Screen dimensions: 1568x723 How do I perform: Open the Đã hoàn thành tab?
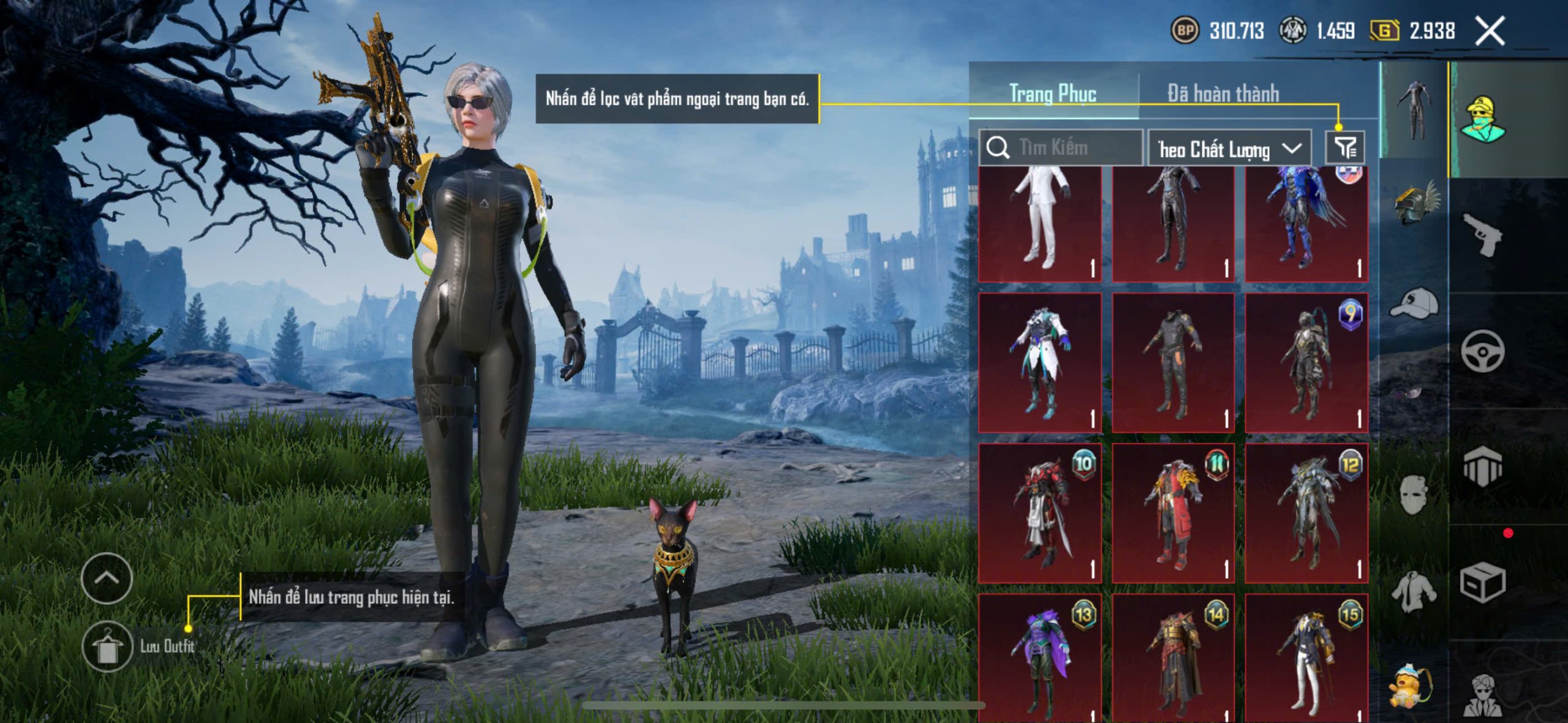coord(1223,94)
